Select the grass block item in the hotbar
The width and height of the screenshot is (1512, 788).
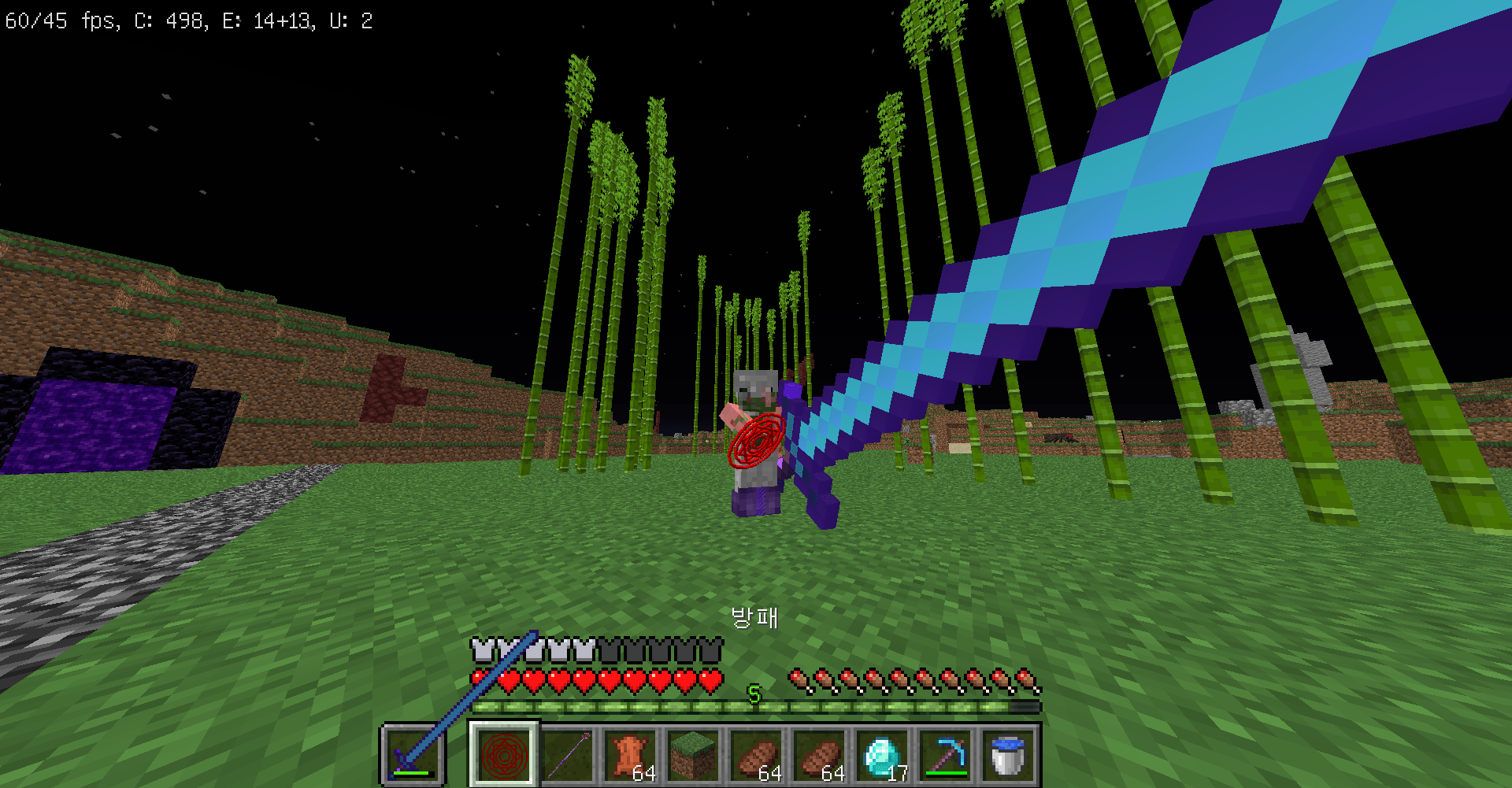click(693, 756)
